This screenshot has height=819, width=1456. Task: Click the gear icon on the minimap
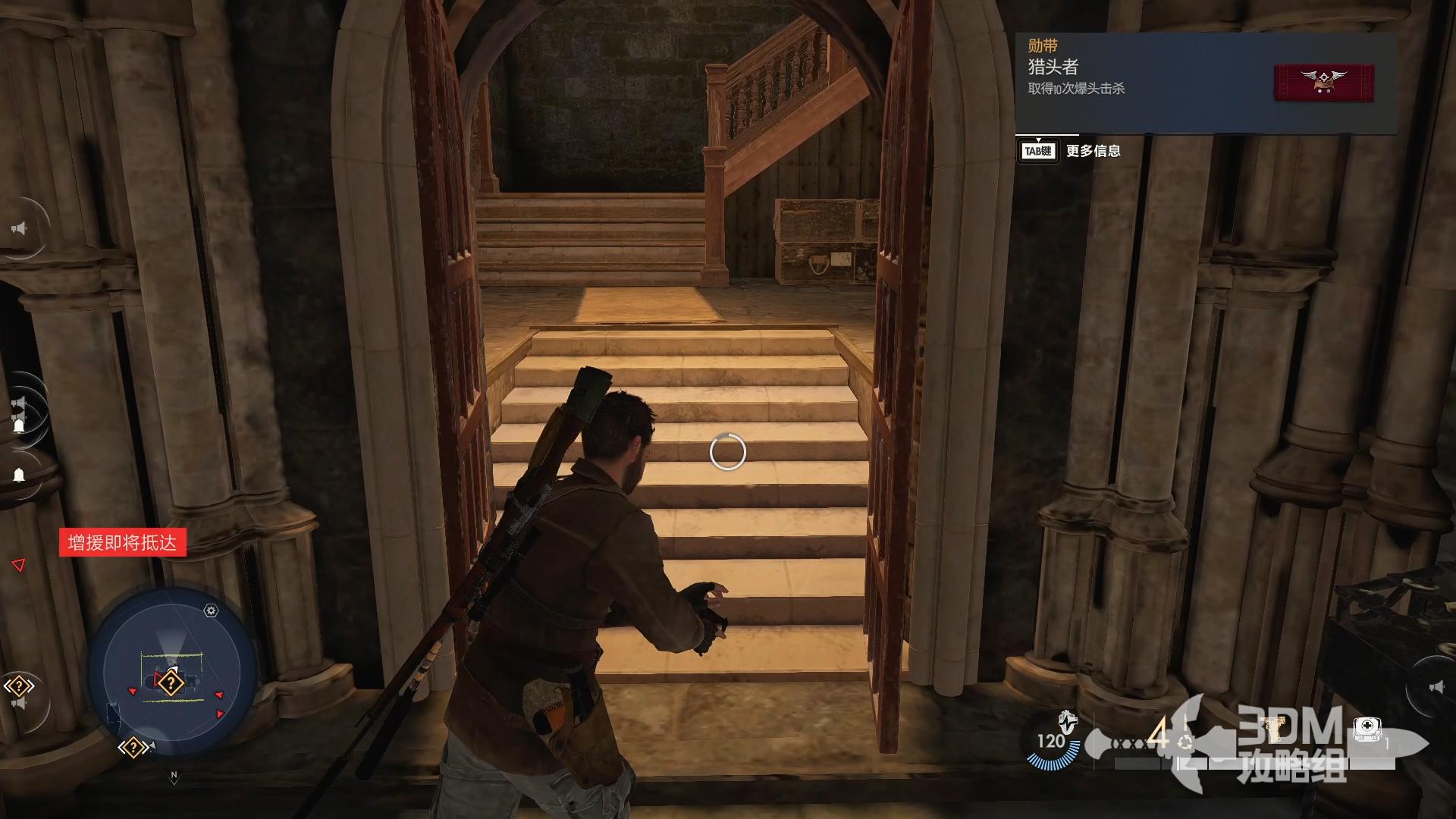coord(211,610)
